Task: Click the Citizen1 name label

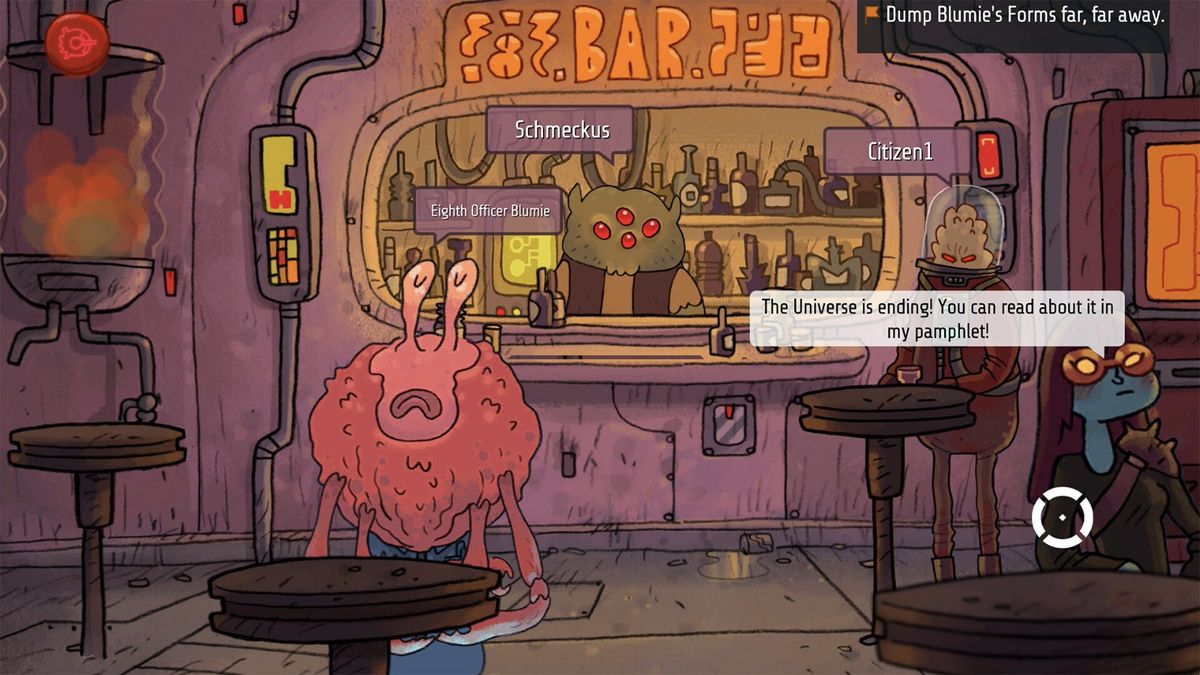Action: tap(898, 151)
